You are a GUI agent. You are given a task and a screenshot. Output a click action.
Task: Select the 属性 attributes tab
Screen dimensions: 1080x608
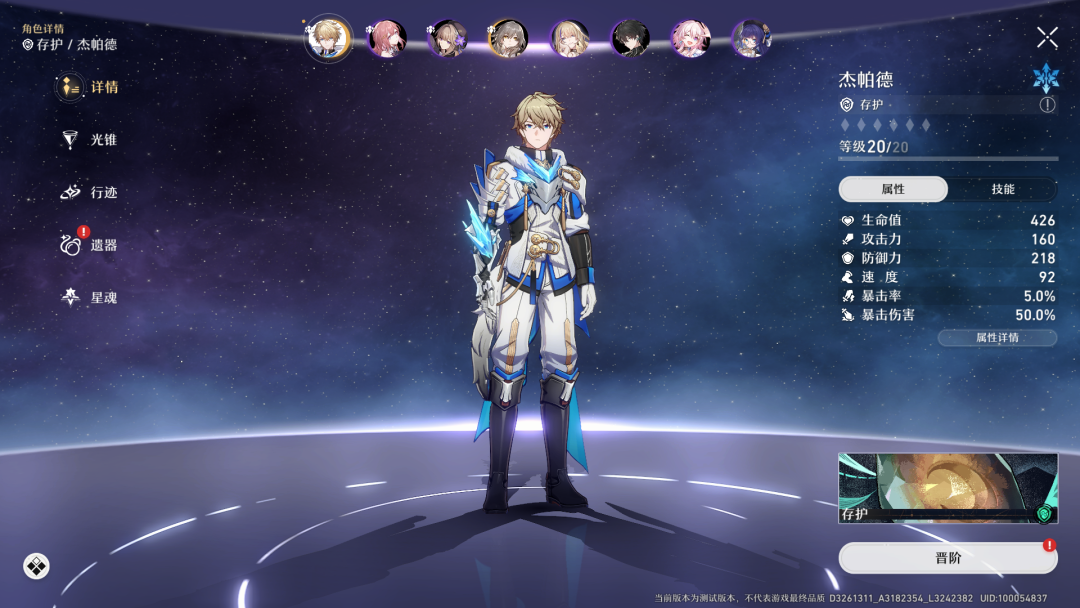(893, 189)
